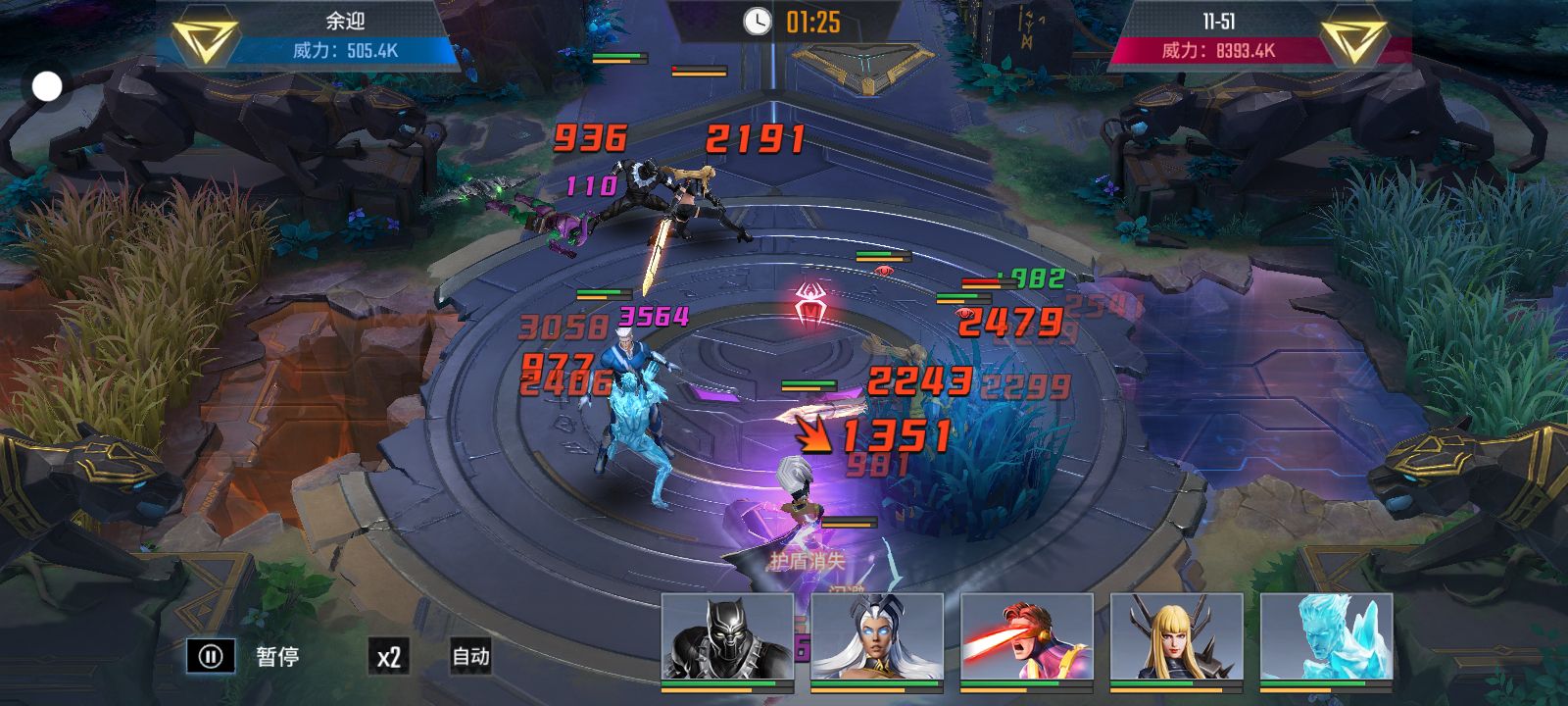Toggle the x2 battle speed
The width and height of the screenshot is (1568, 706).
coord(389,656)
